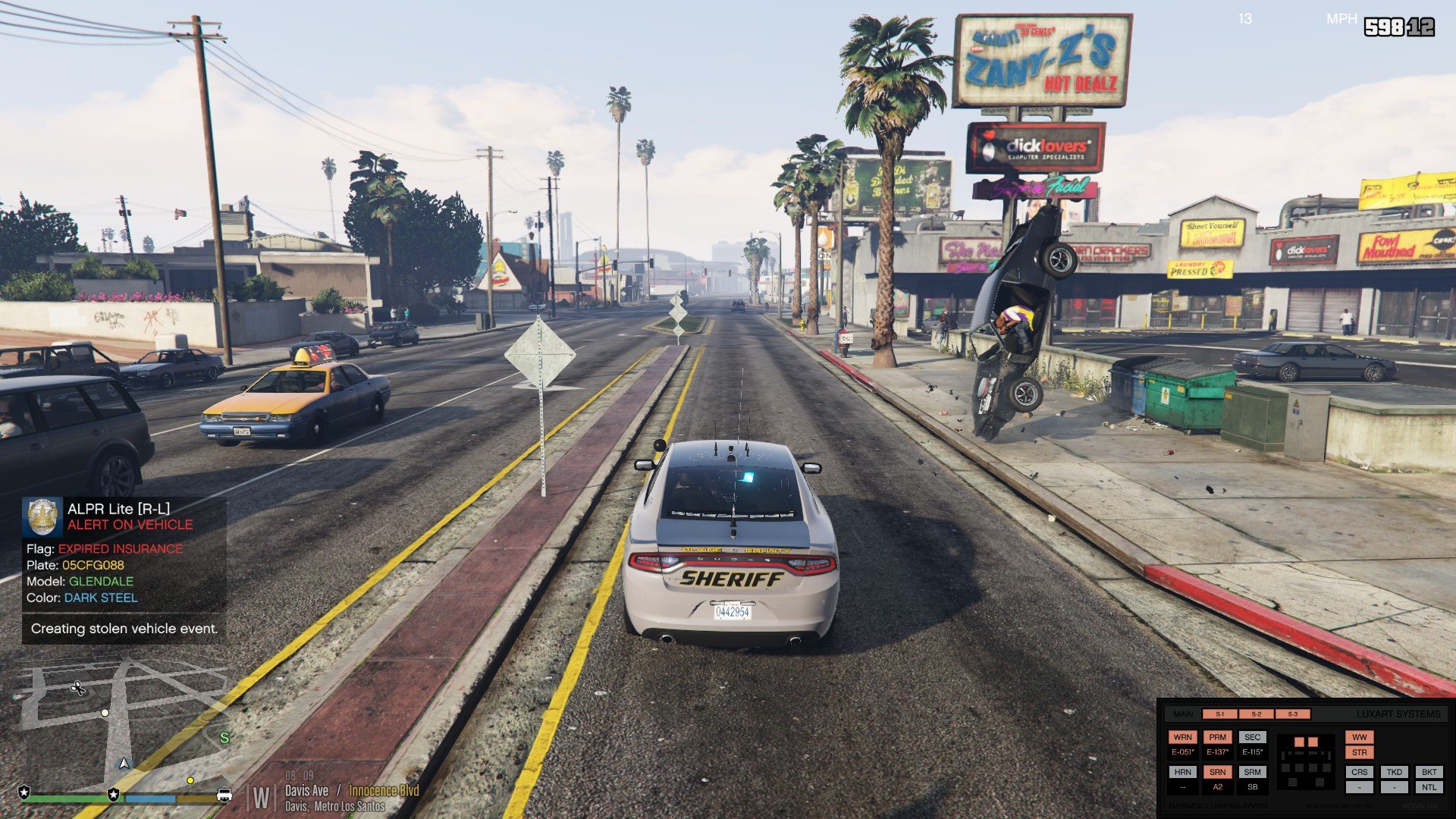Click the NTL button on lighting panel
This screenshot has width=1456, height=819.
click(x=1429, y=787)
